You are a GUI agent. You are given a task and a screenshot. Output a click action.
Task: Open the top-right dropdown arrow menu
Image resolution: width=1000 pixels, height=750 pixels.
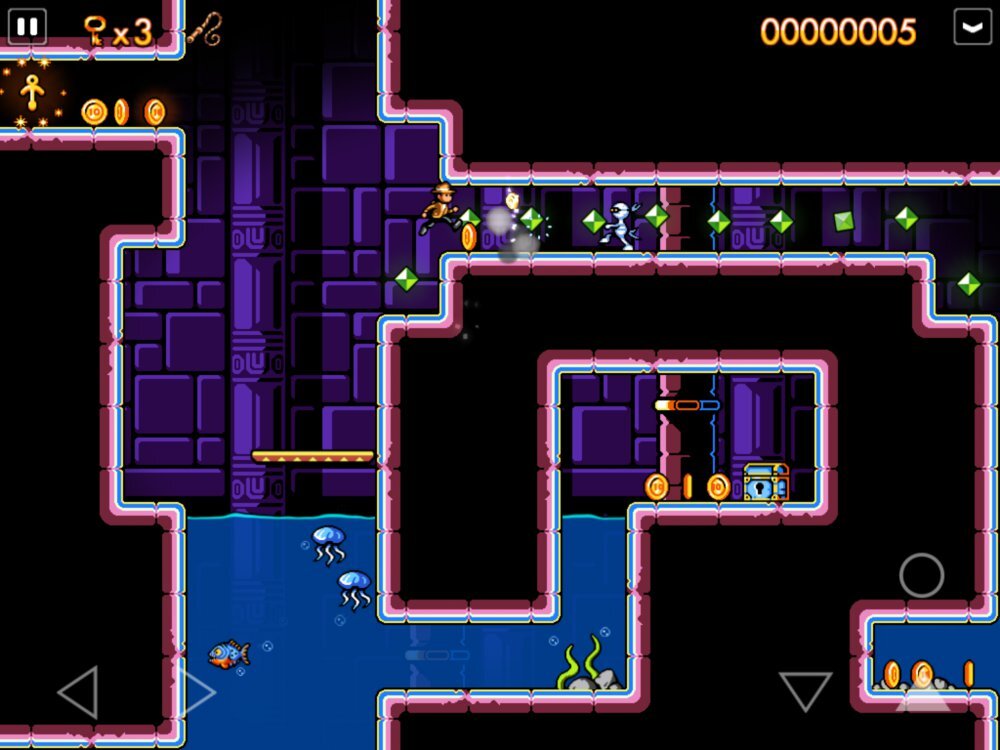coord(972,27)
